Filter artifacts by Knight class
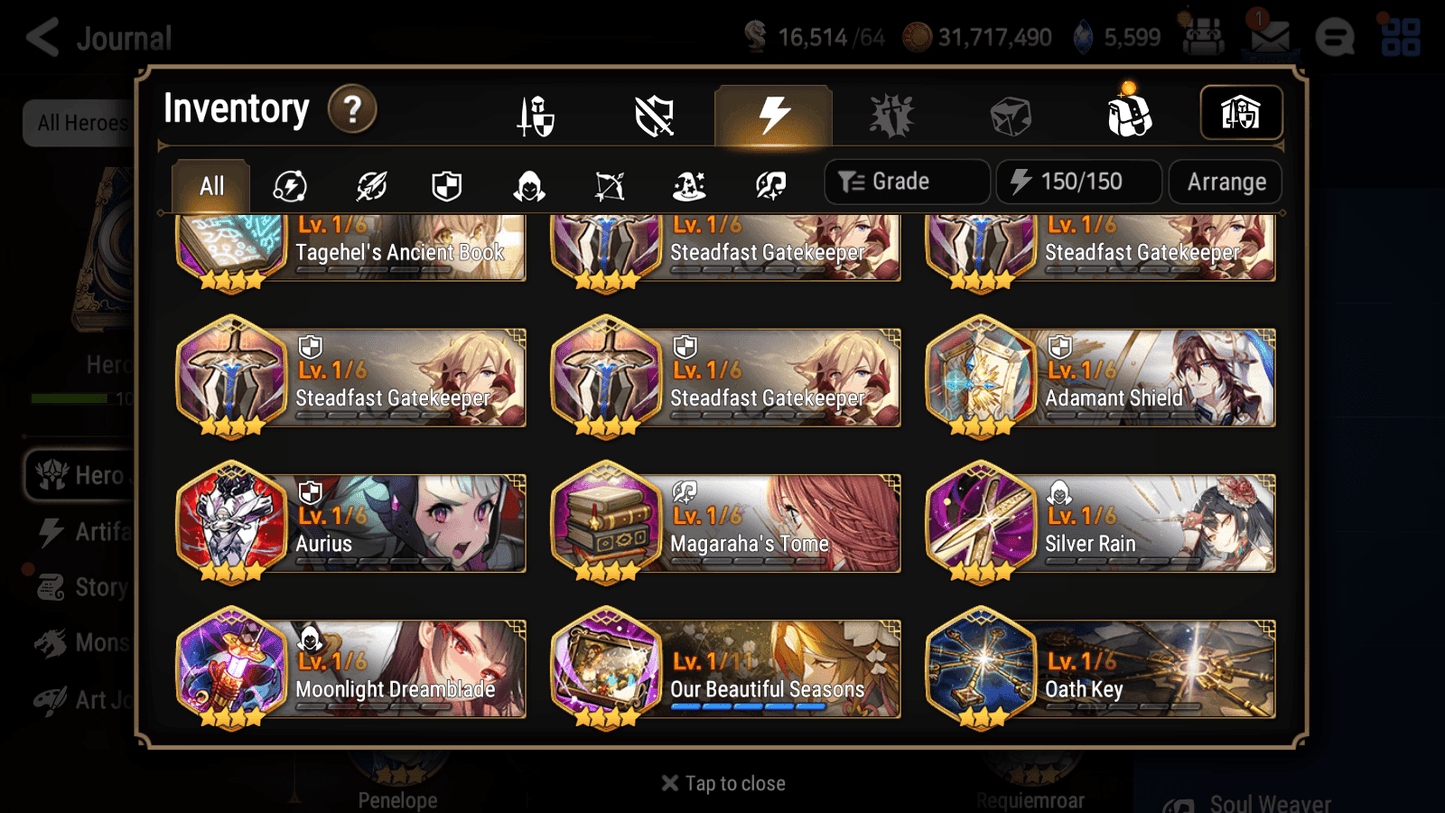Screen dimensions: 1445x813 tap(446, 182)
